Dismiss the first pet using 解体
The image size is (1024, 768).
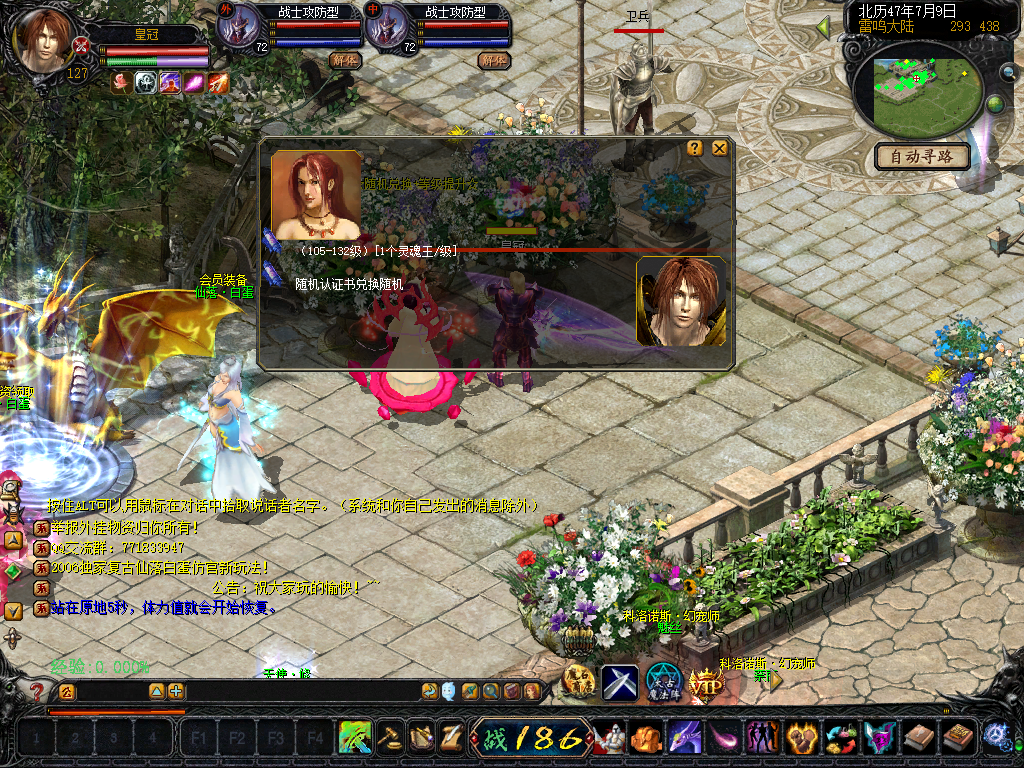(x=344, y=60)
